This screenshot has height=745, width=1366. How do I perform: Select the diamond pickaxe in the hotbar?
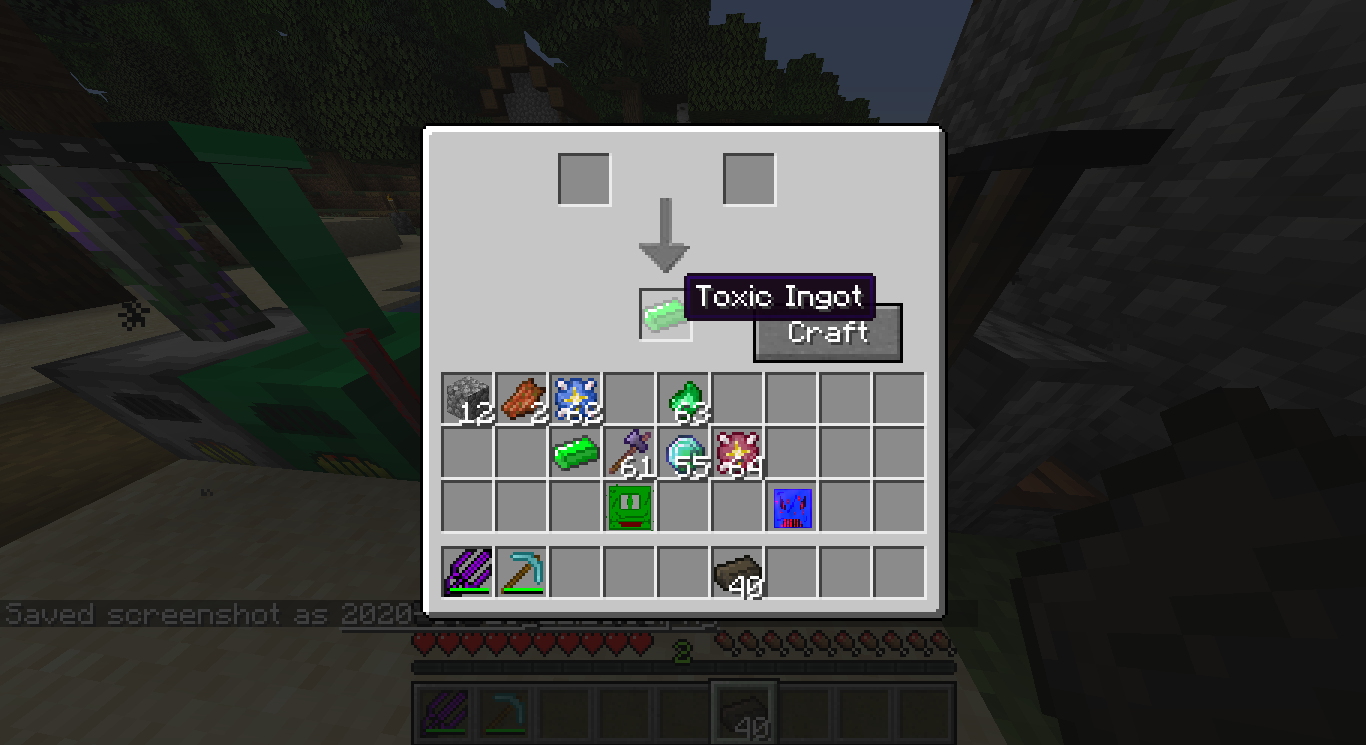pyautogui.click(x=521, y=570)
